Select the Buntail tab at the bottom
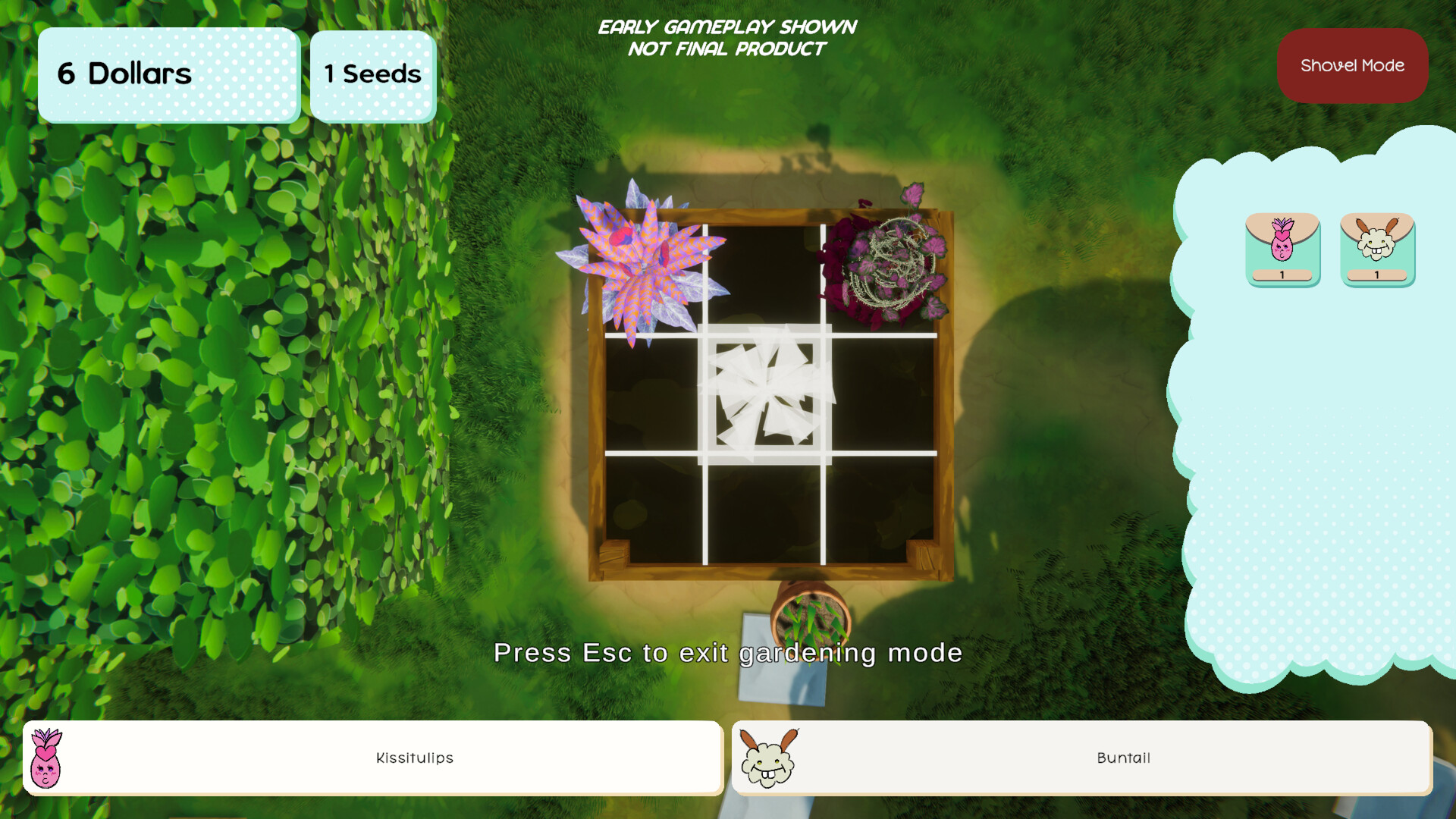The width and height of the screenshot is (1456, 819). pos(1122,758)
